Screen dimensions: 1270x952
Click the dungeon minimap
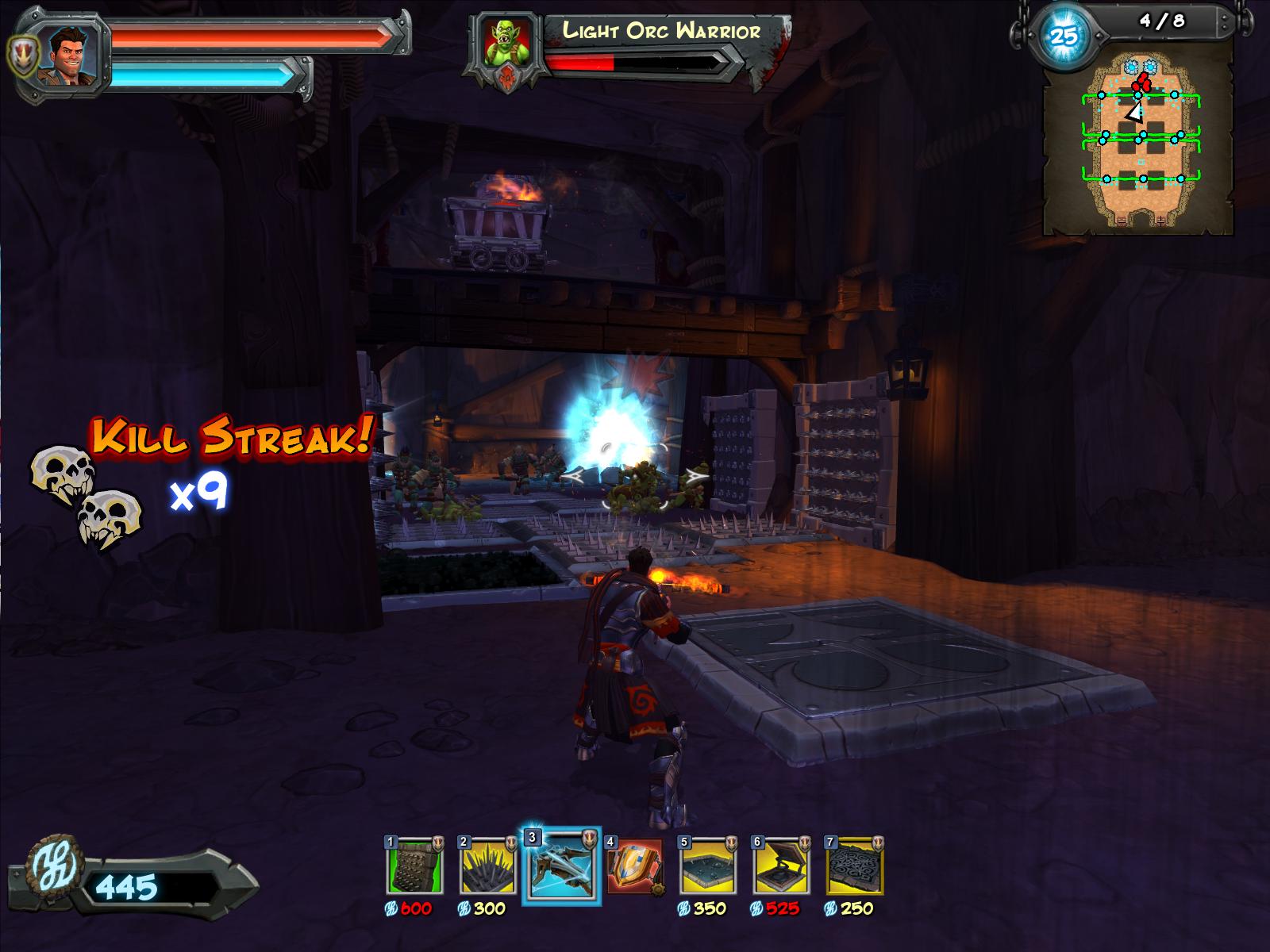1138,144
